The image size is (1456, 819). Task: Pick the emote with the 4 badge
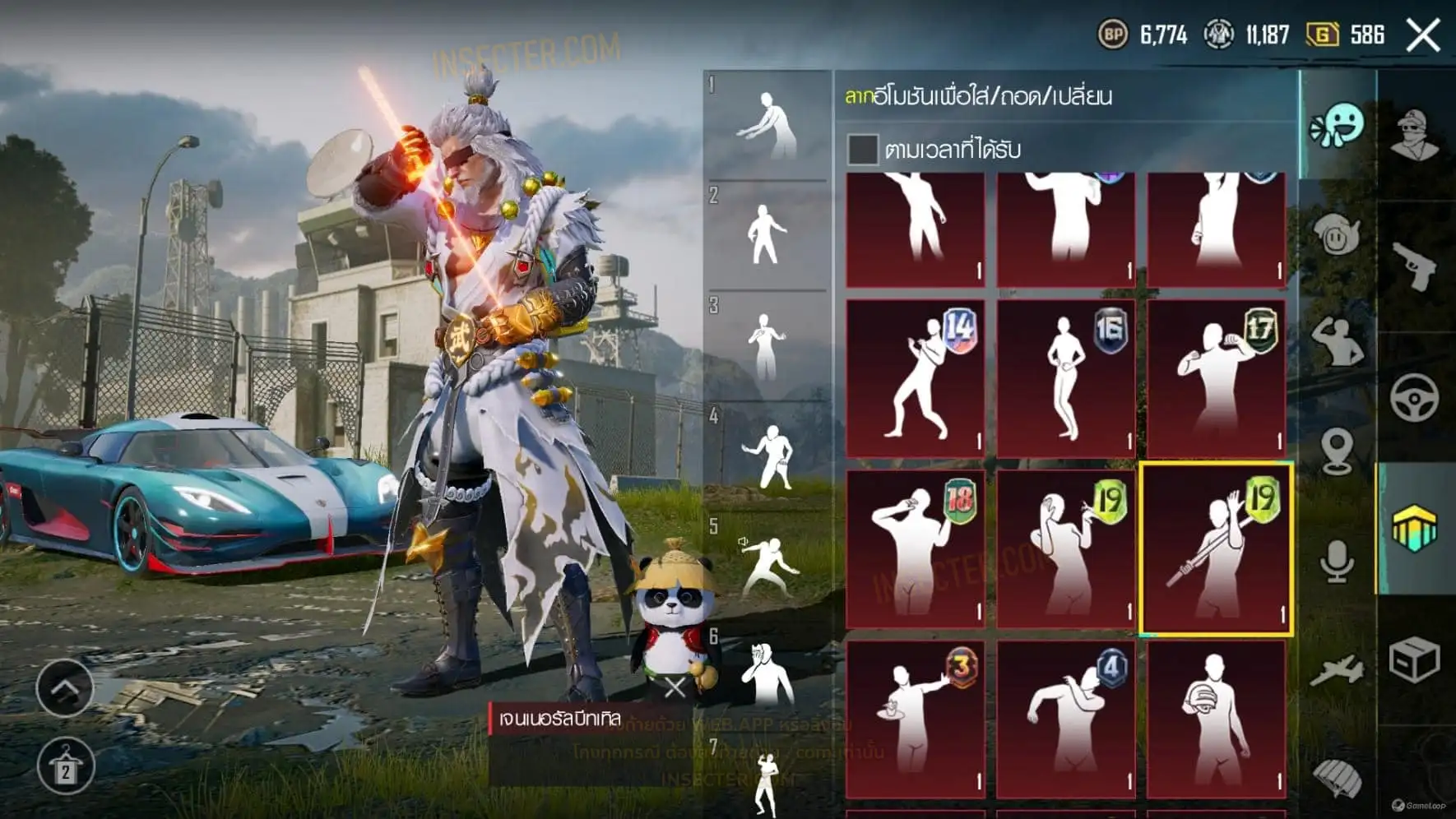coord(1066,720)
